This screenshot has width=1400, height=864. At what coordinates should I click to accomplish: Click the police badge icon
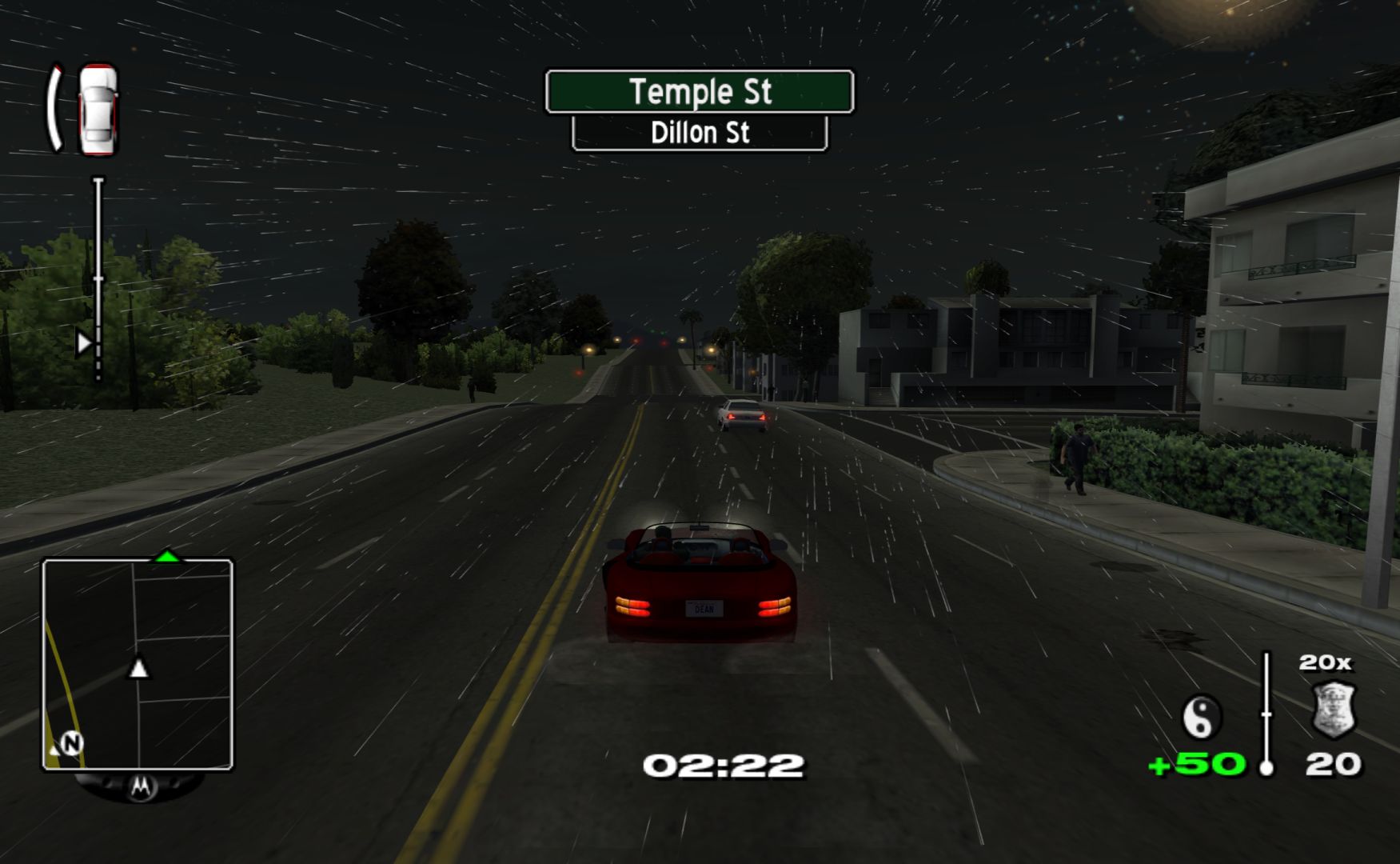point(1334,710)
